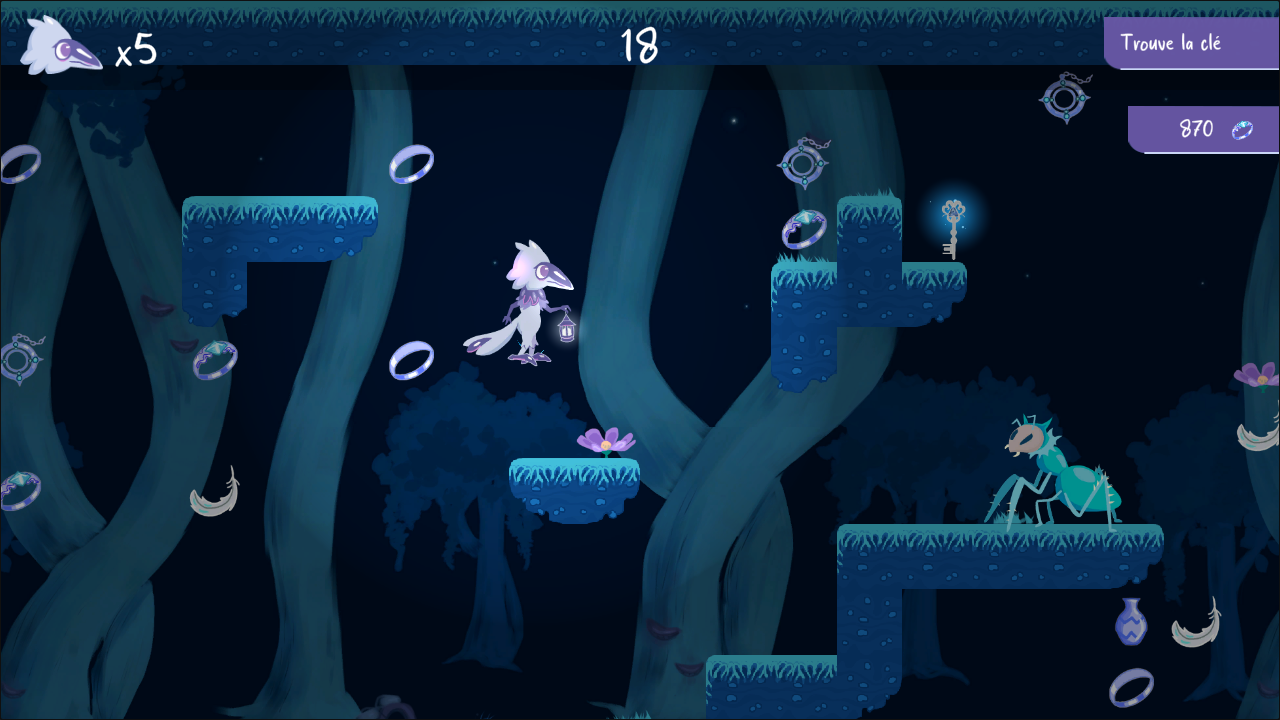The width and height of the screenshot is (1280, 720).
Task: Click the ring currency icon beside 870
Action: tap(1242, 129)
